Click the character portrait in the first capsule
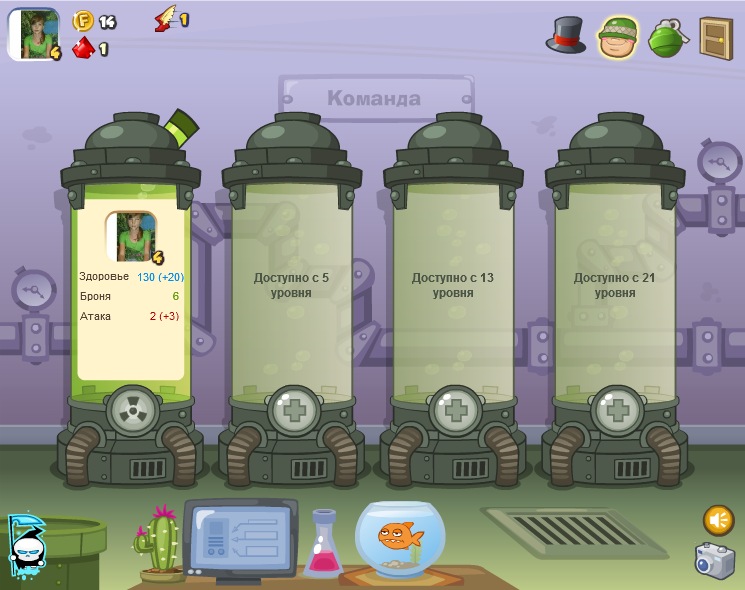 coord(131,237)
